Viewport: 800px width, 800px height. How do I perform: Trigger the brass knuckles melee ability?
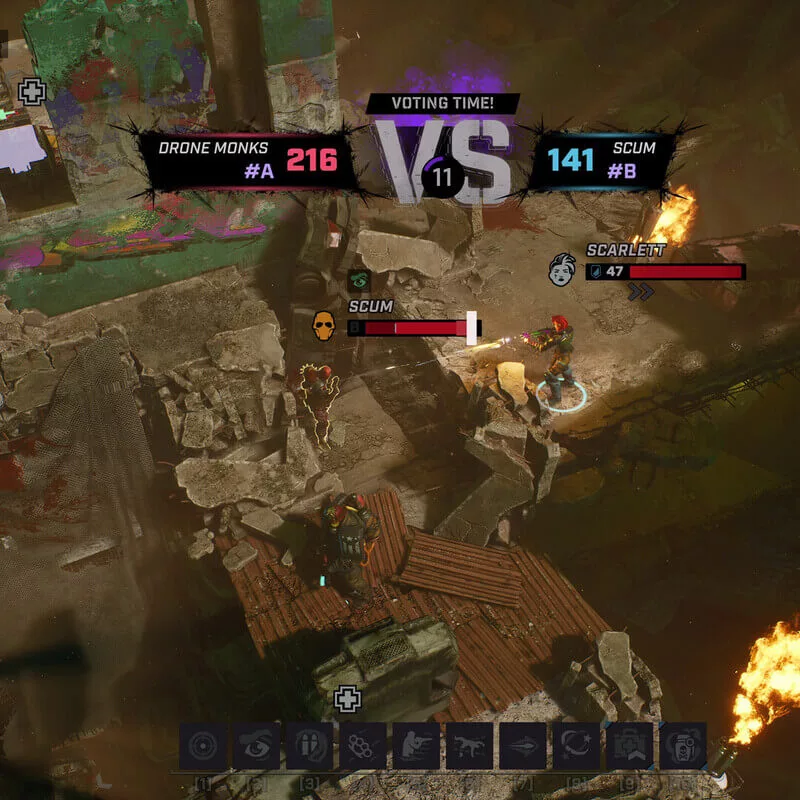point(363,746)
